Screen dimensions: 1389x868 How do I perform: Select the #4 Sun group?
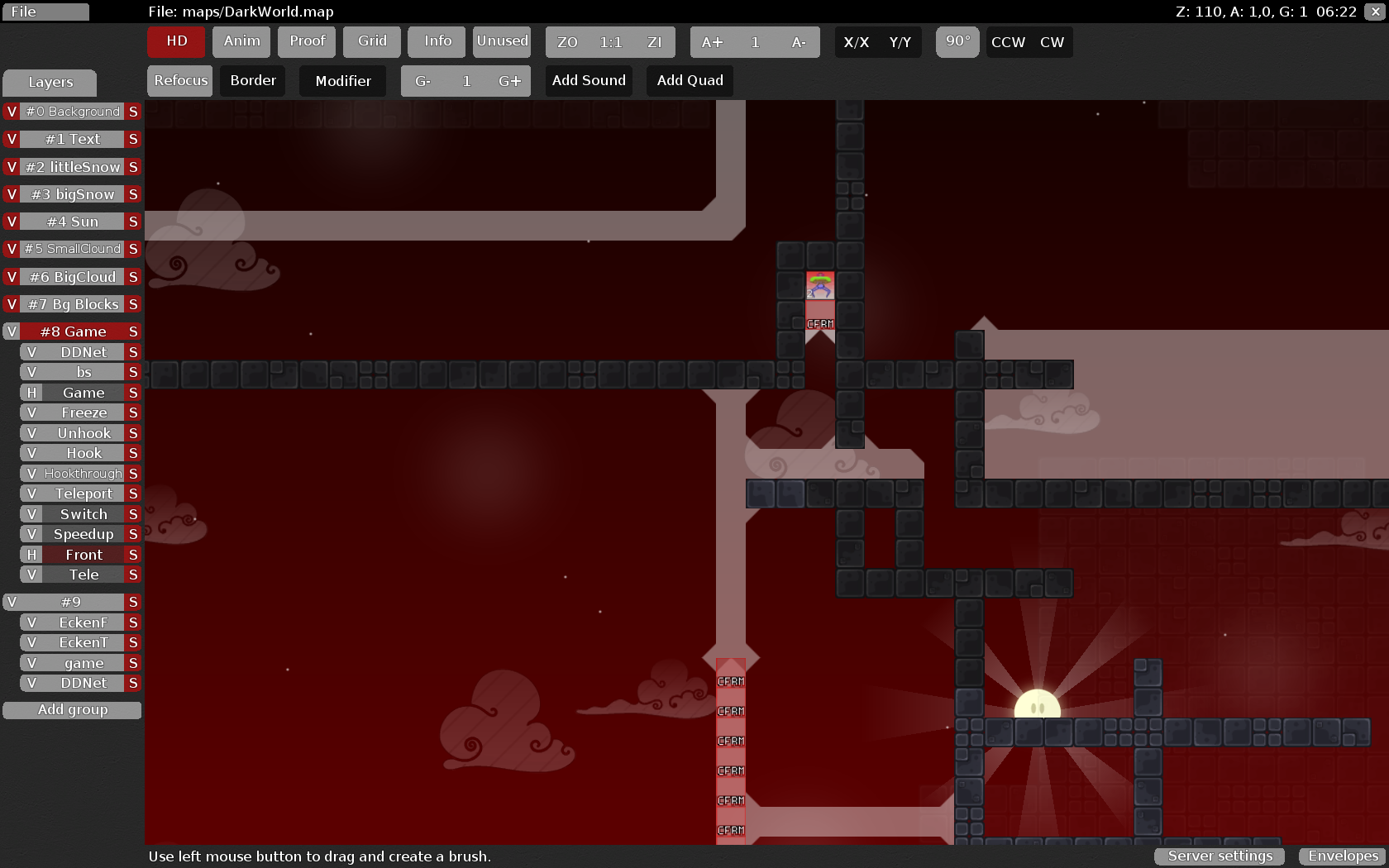coord(73,222)
